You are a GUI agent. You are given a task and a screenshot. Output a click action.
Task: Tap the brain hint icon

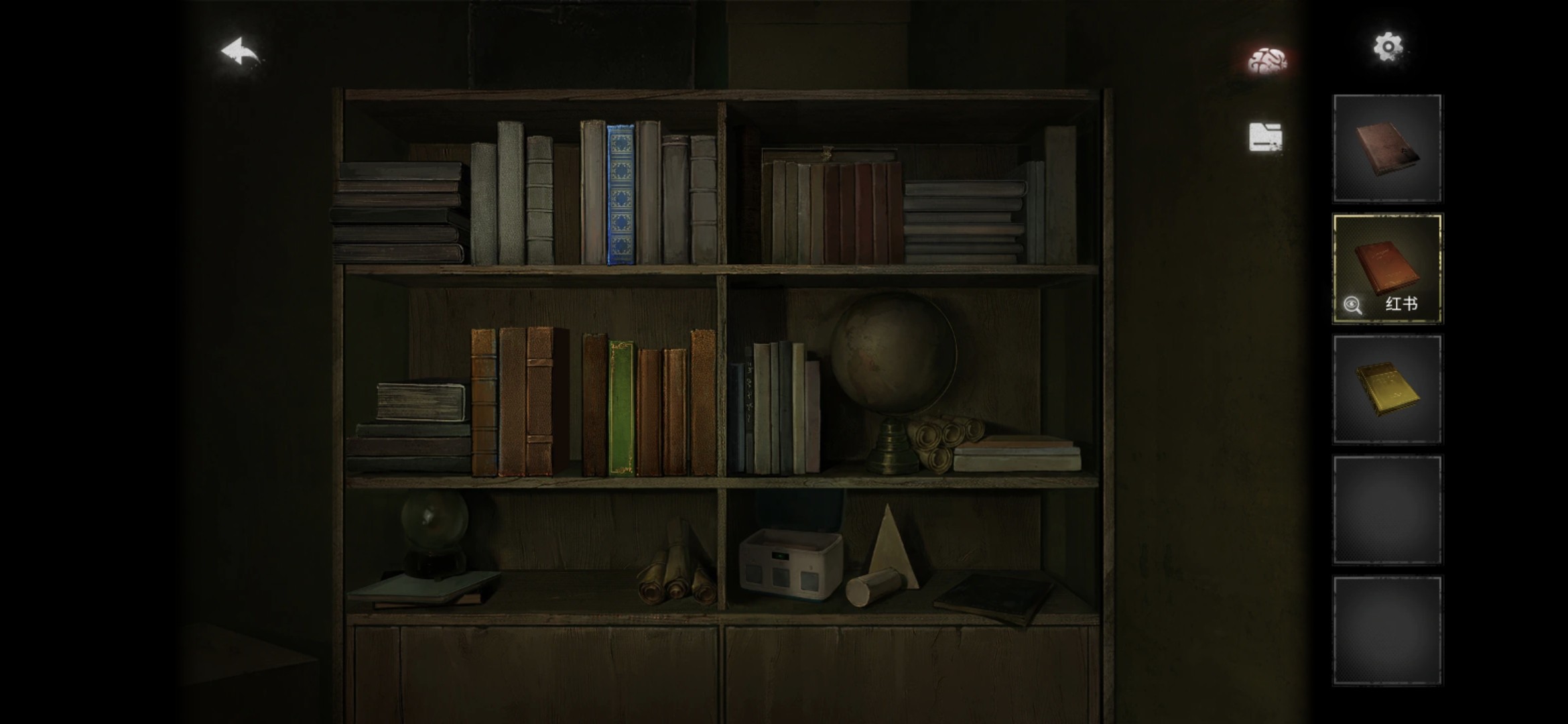(x=1266, y=60)
